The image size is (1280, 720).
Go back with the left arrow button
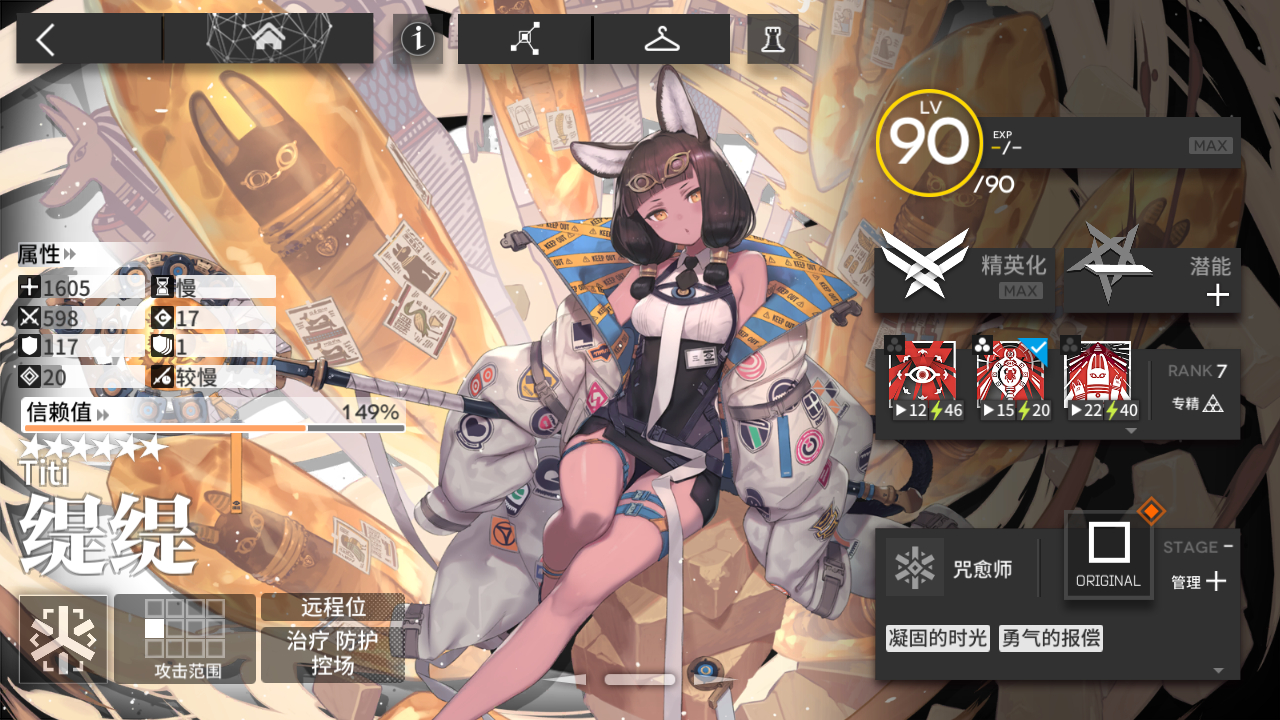46,39
